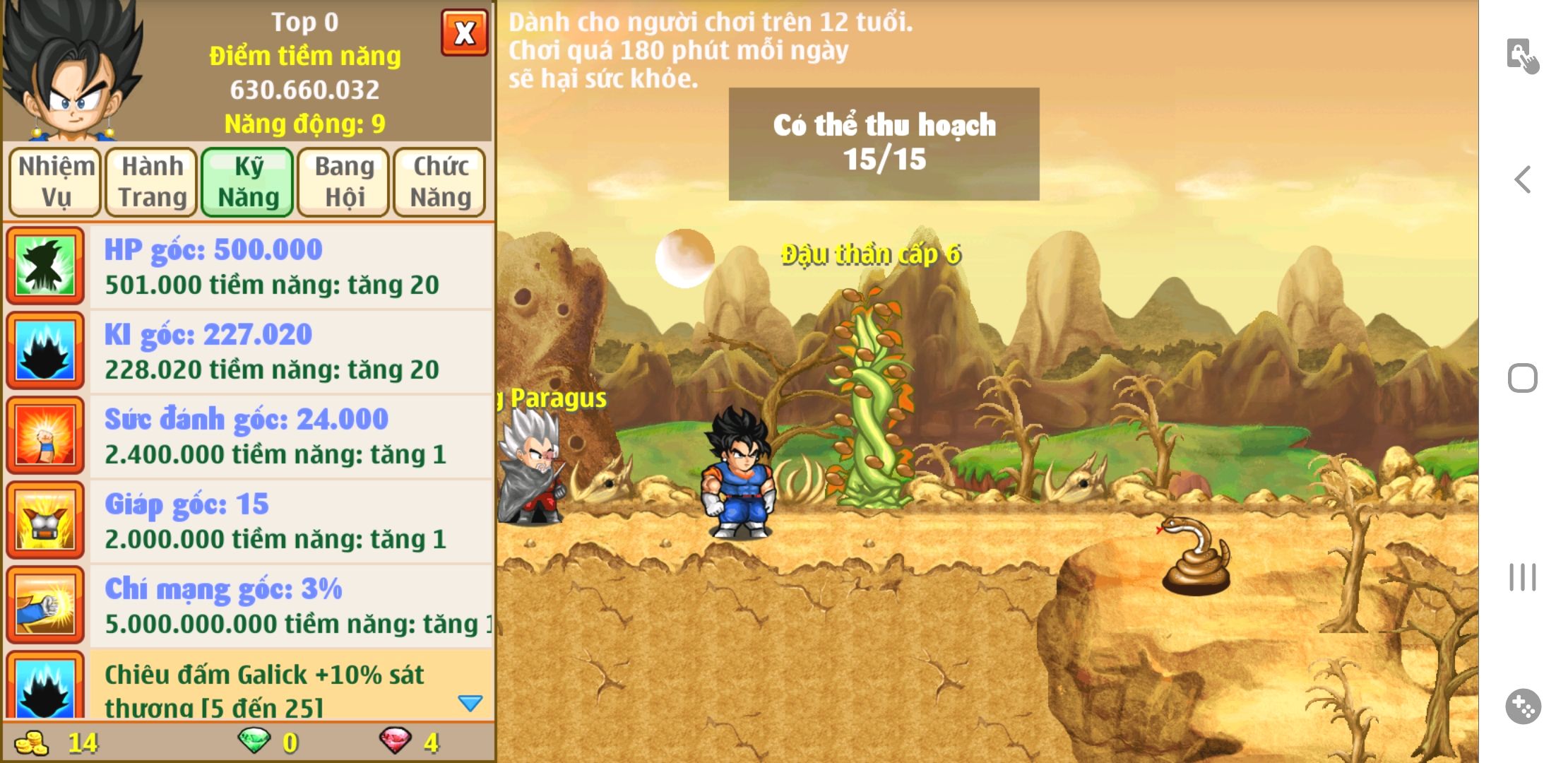This screenshot has width=1568, height=763.
Task: Show the Bang Hội tab
Action: tap(344, 182)
